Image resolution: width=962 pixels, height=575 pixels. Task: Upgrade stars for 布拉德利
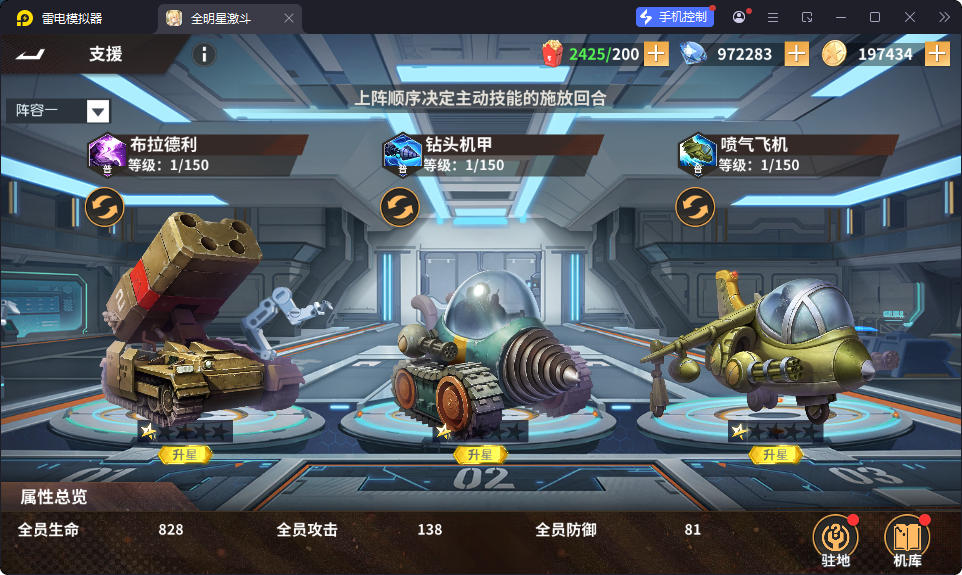[x=185, y=454]
